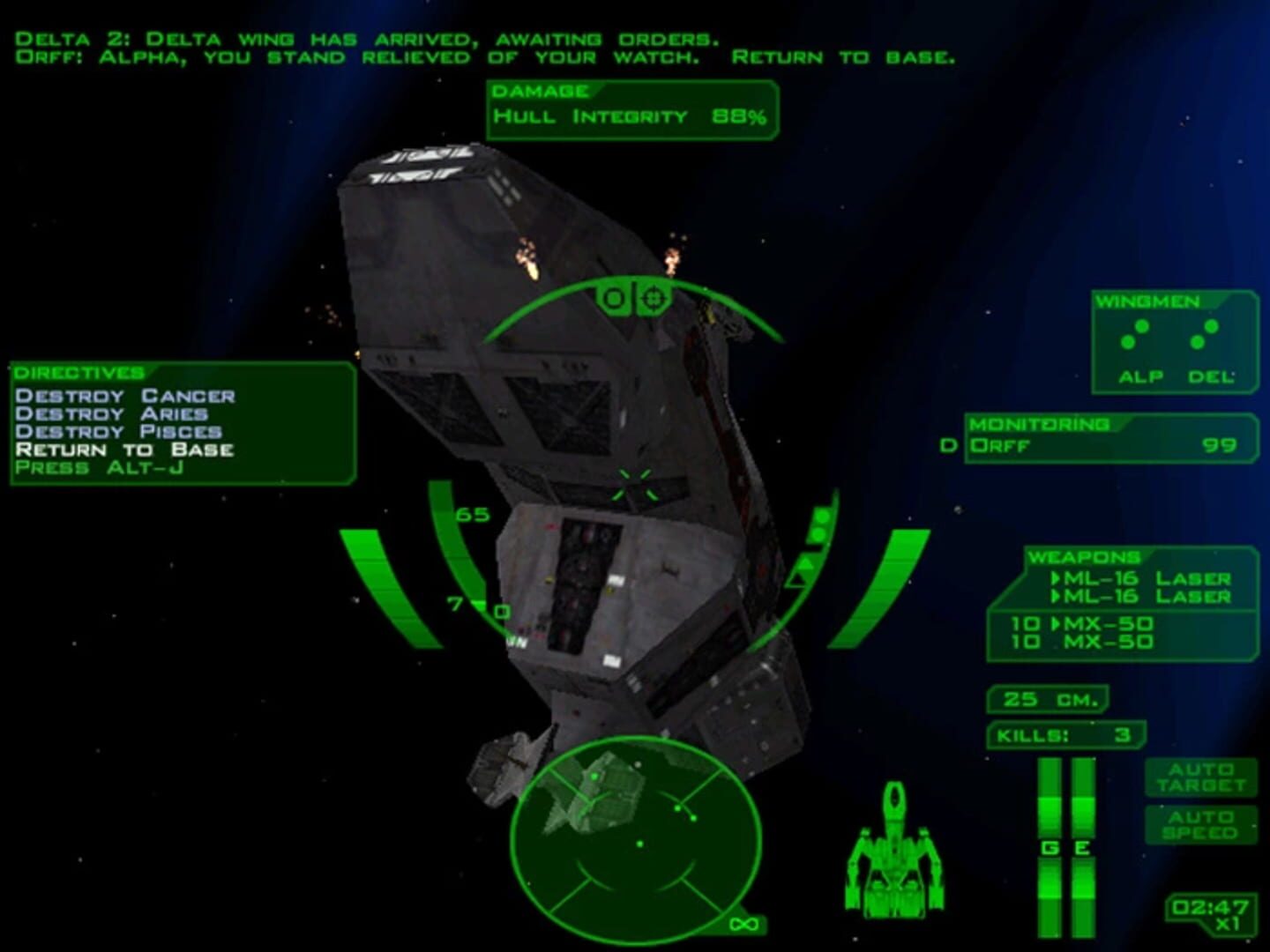This screenshot has width=1270, height=952.
Task: Select the Return to Base directive
Action: pos(126,450)
